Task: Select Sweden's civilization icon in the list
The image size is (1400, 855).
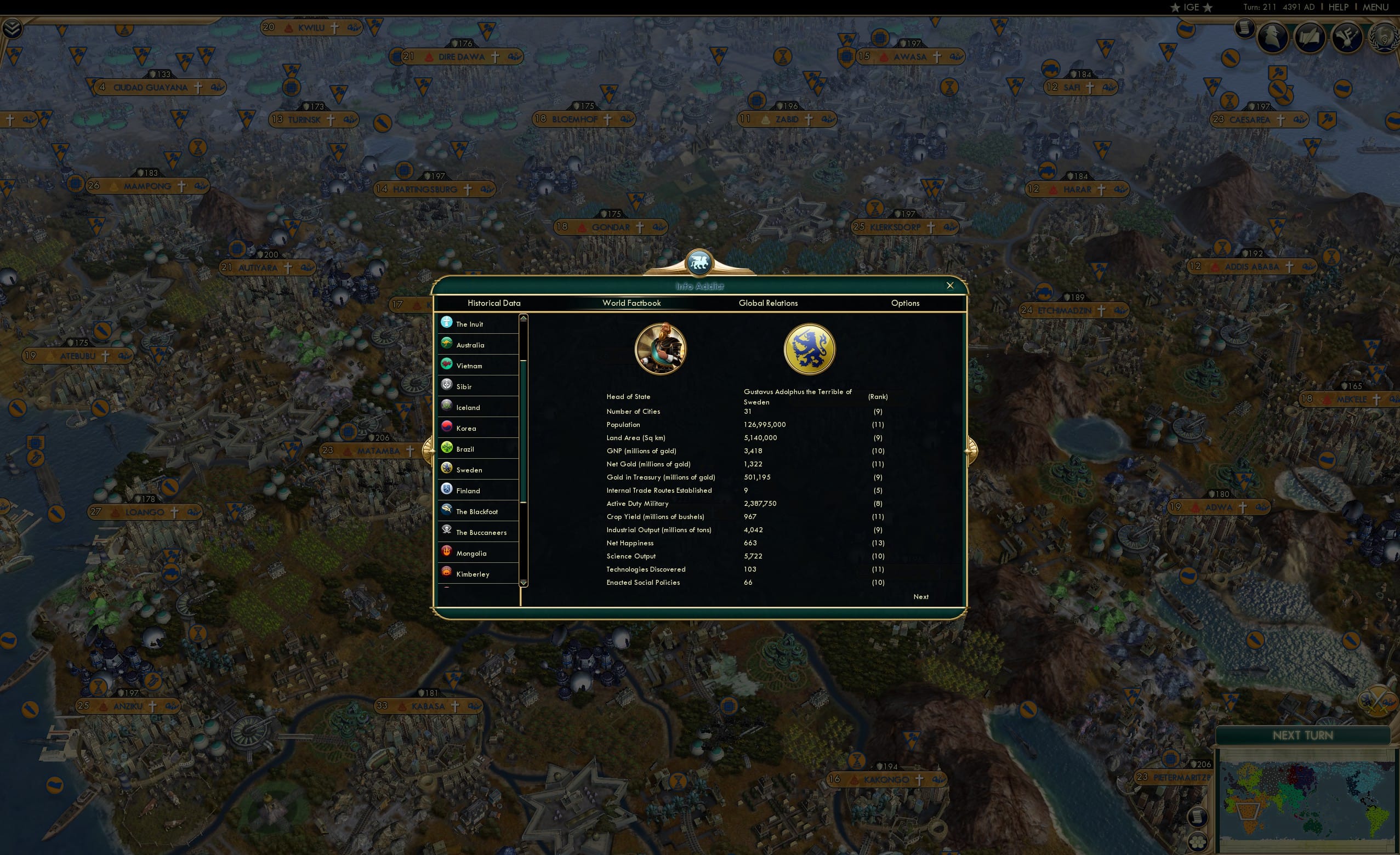Action: (448, 469)
